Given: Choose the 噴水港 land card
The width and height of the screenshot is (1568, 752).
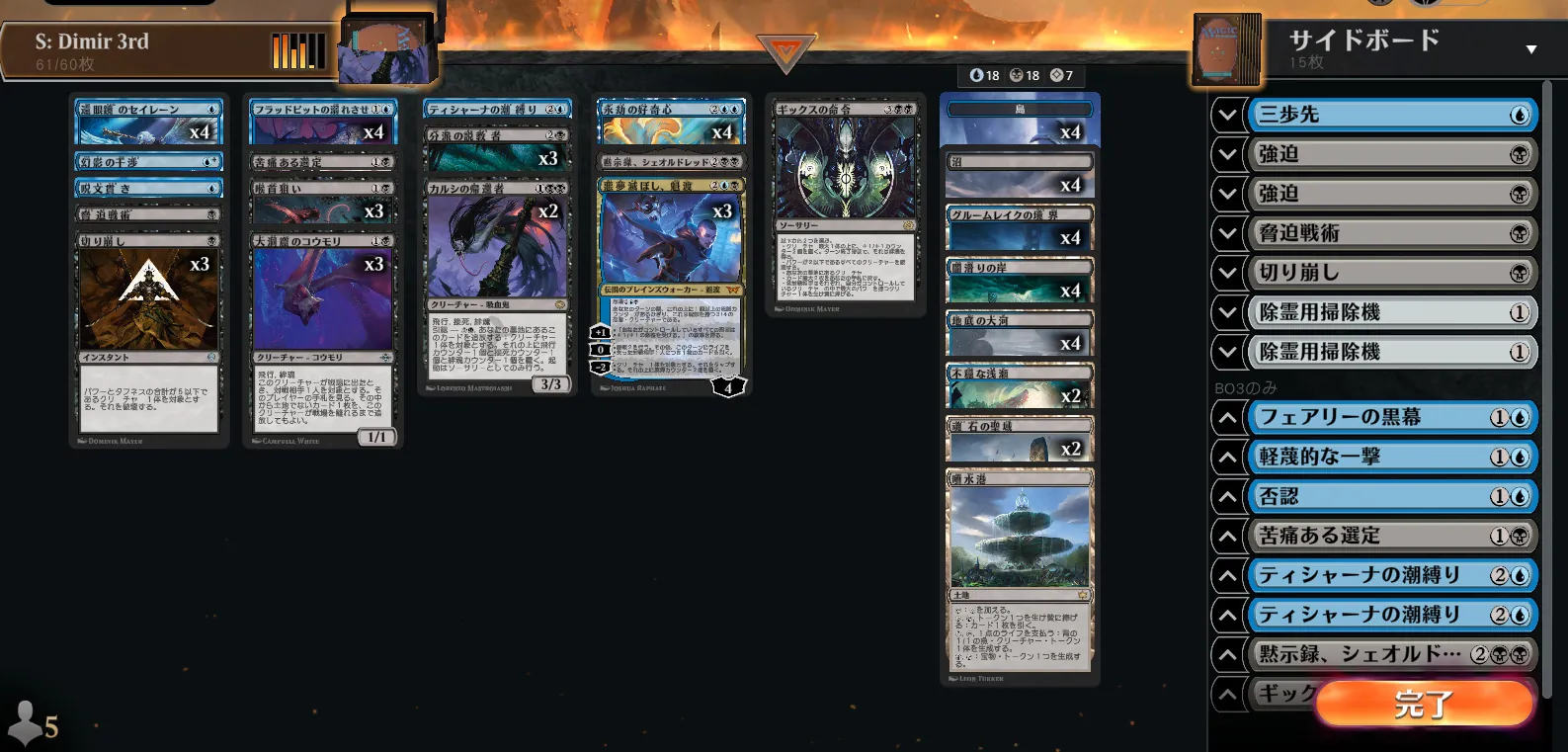Looking at the screenshot, I should tap(1020, 573).
